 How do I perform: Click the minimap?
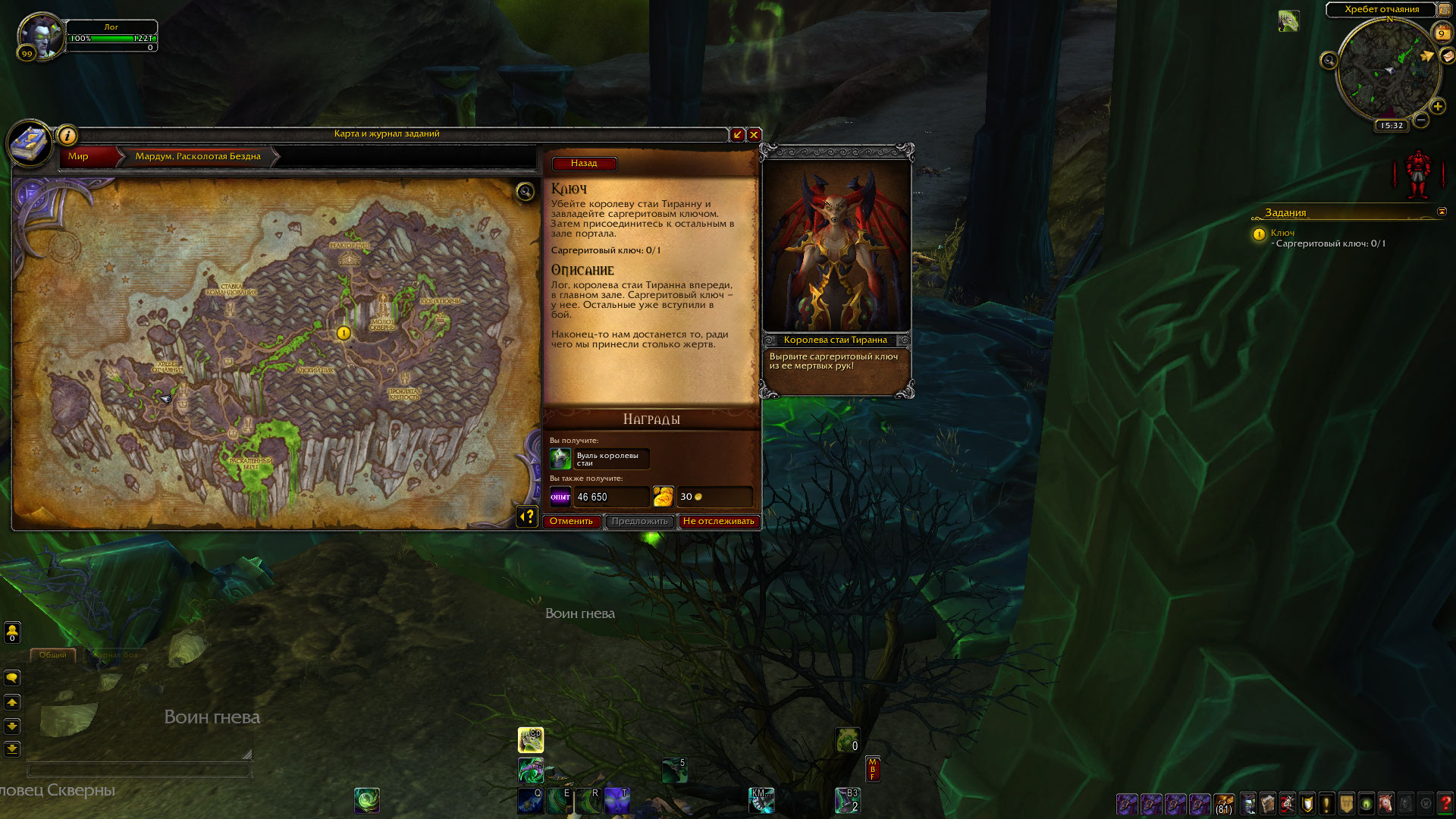[1388, 70]
